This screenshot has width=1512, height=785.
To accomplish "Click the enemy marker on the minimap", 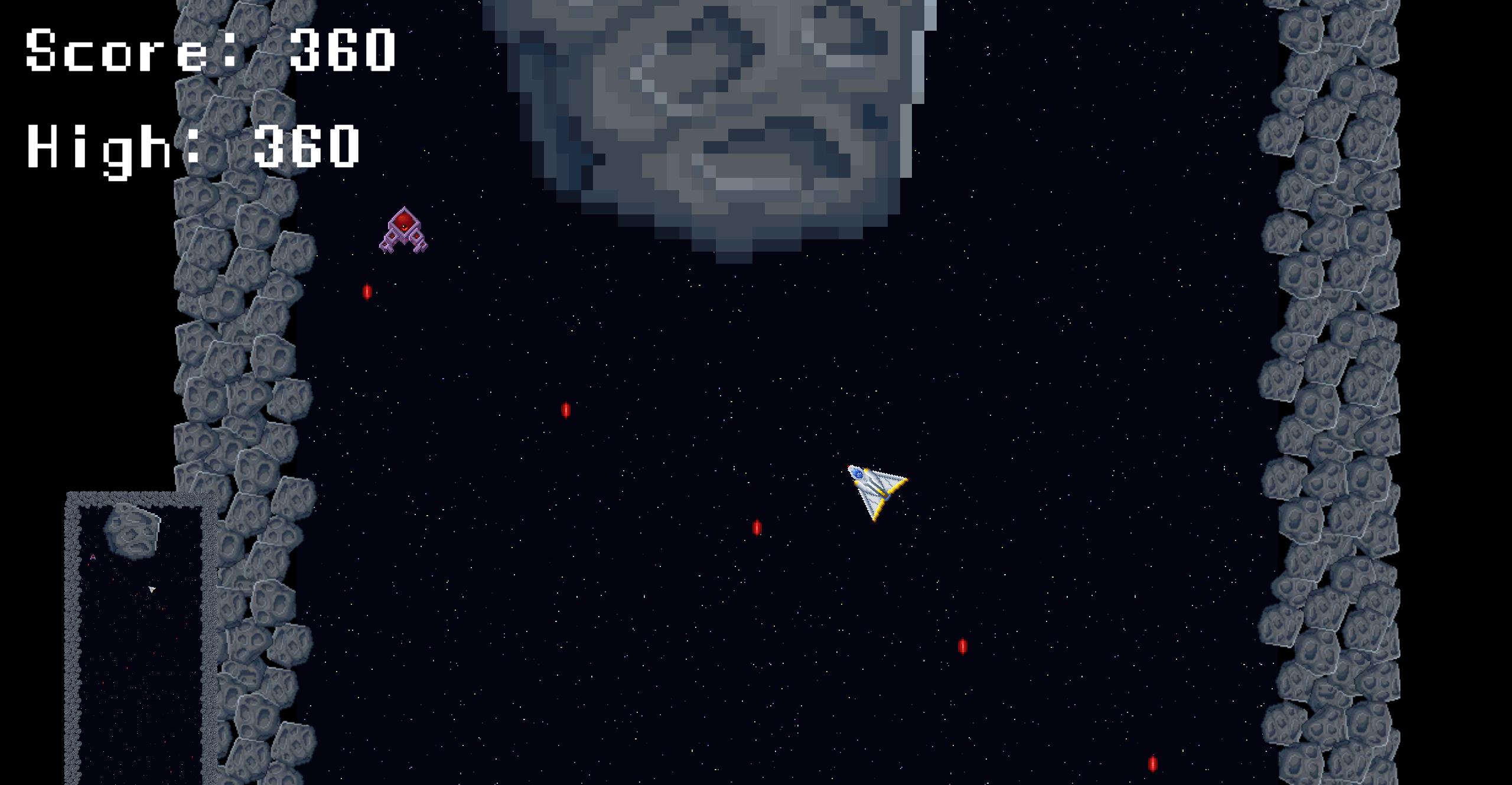I will [93, 556].
